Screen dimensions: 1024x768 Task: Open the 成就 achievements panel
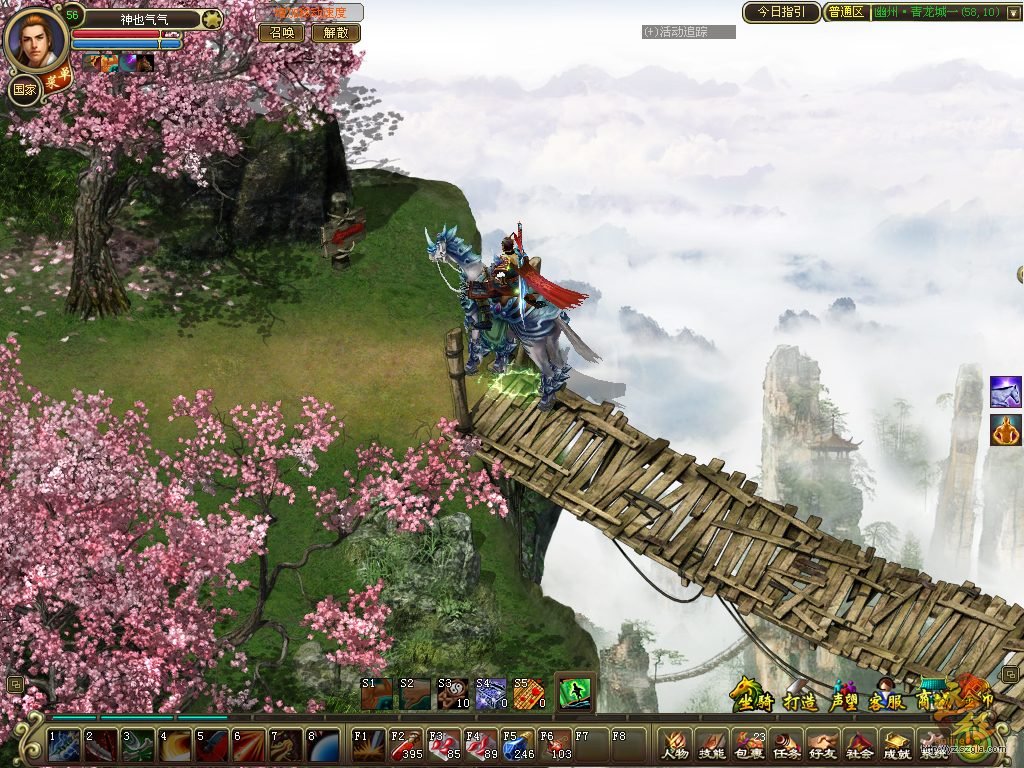tap(896, 745)
